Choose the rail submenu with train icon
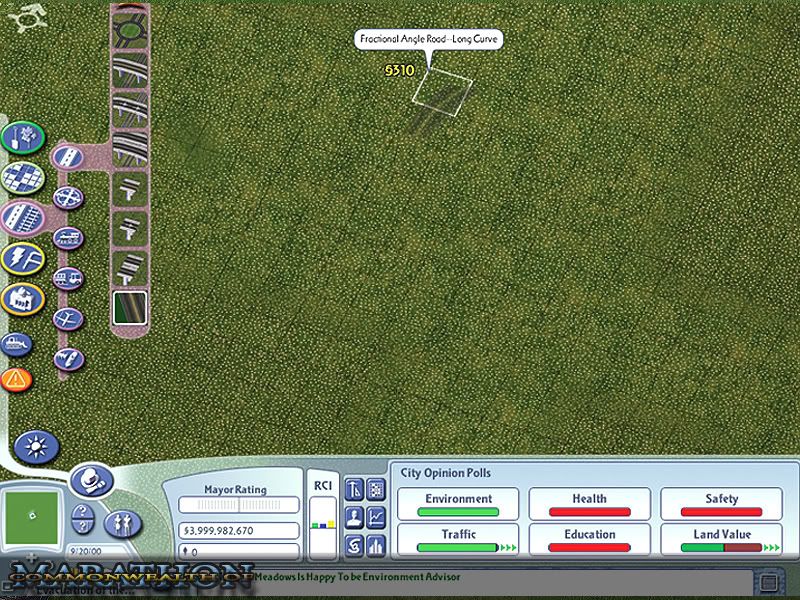The width and height of the screenshot is (800, 600). [x=69, y=238]
